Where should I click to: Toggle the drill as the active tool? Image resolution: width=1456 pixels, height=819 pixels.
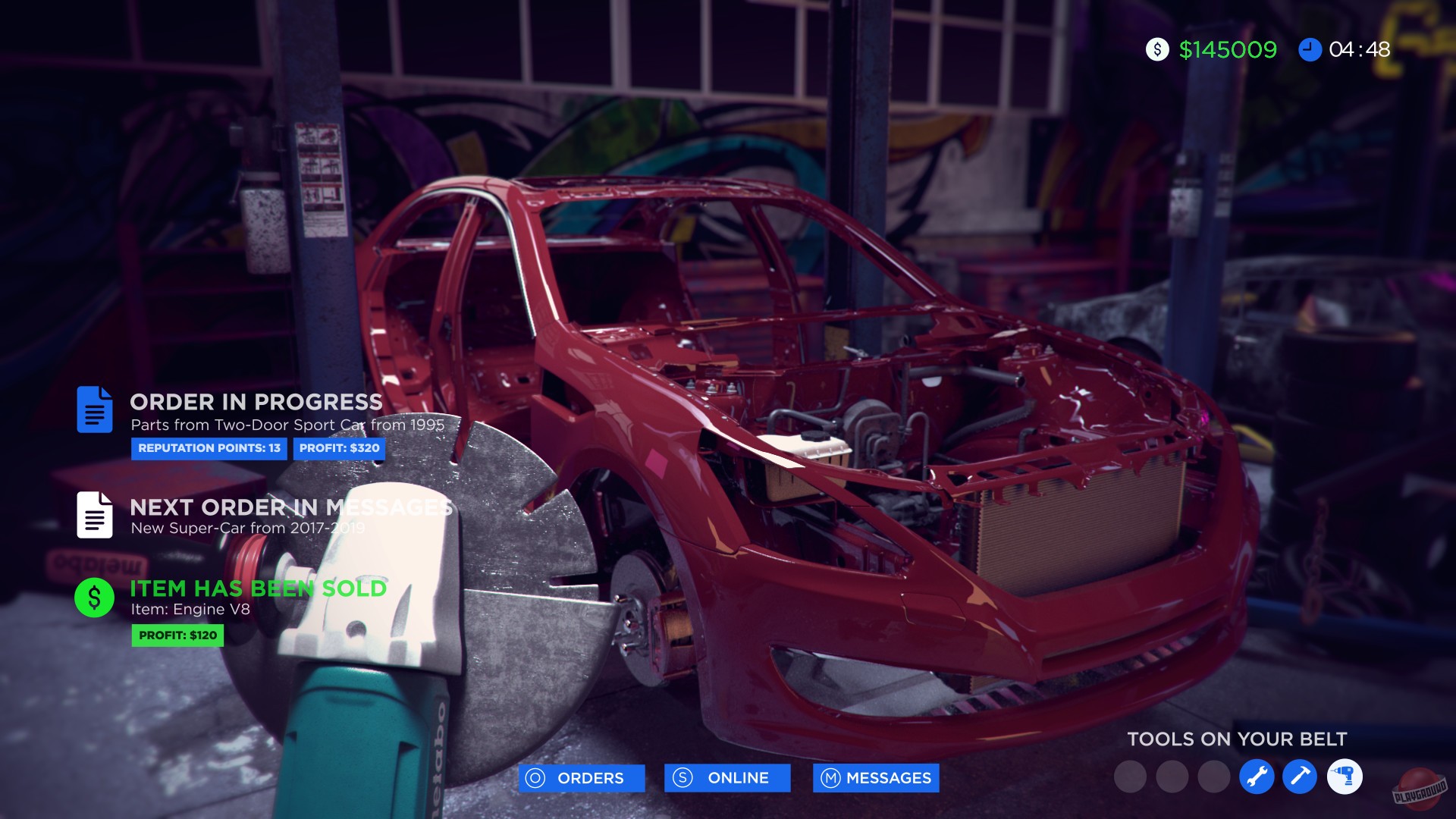click(1345, 776)
